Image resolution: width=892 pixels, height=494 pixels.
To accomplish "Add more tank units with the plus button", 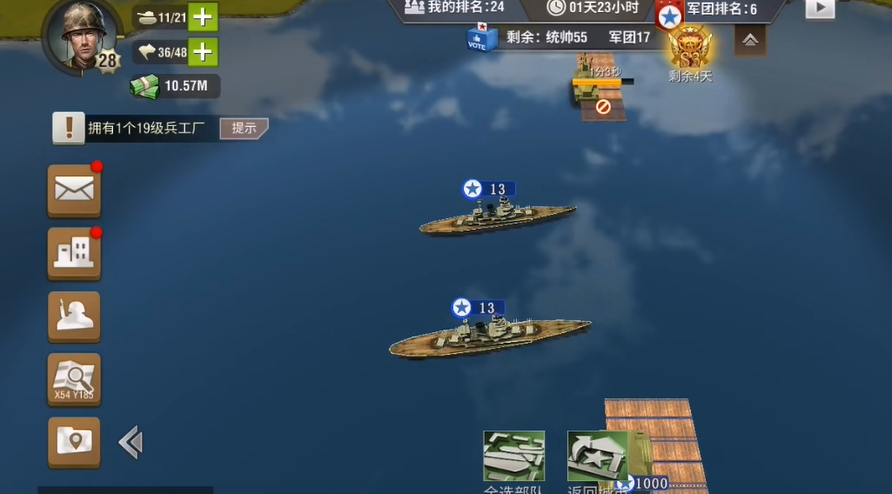I will pos(203,17).
